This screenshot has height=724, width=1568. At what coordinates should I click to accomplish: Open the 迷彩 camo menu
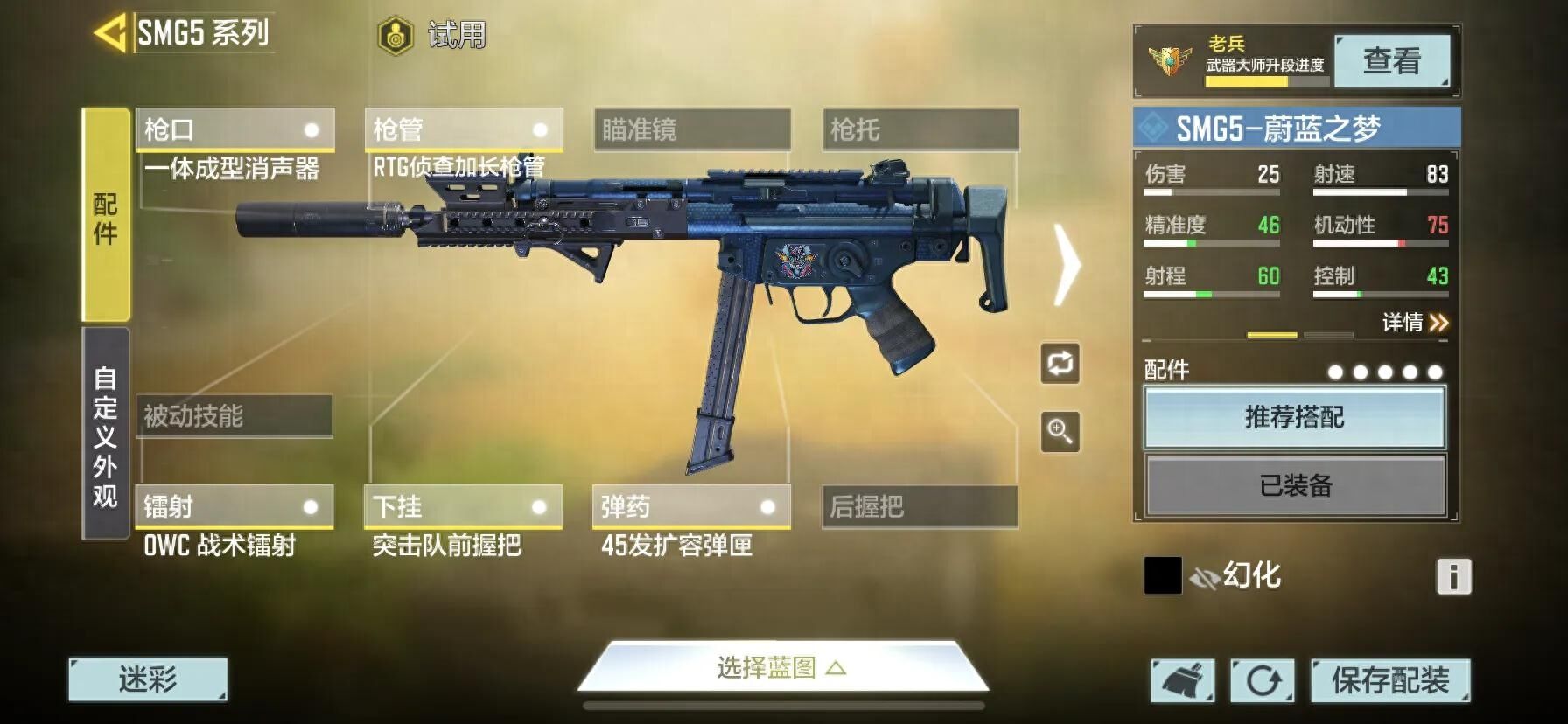pos(148,679)
